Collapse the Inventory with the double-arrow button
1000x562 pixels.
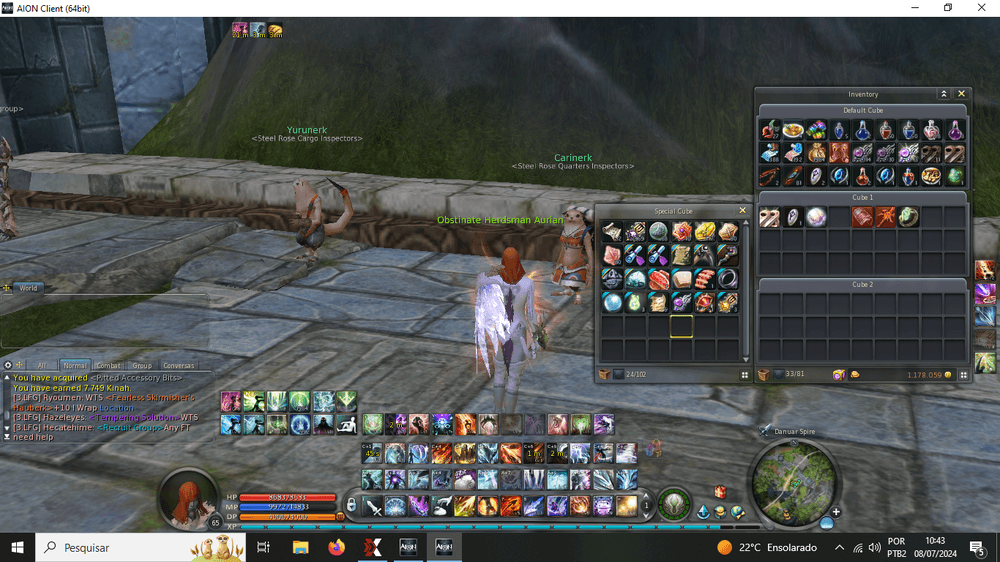coord(943,94)
